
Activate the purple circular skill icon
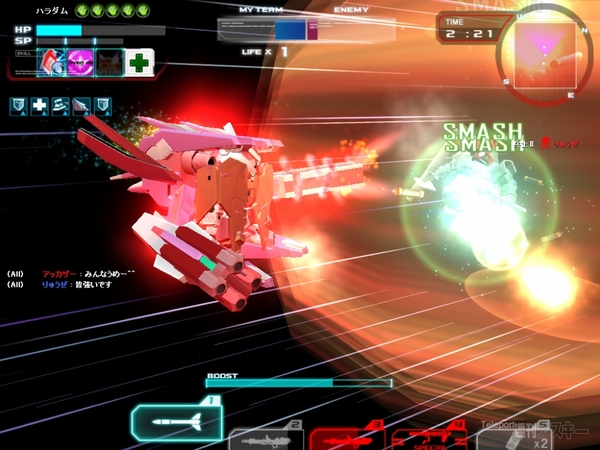point(81,62)
